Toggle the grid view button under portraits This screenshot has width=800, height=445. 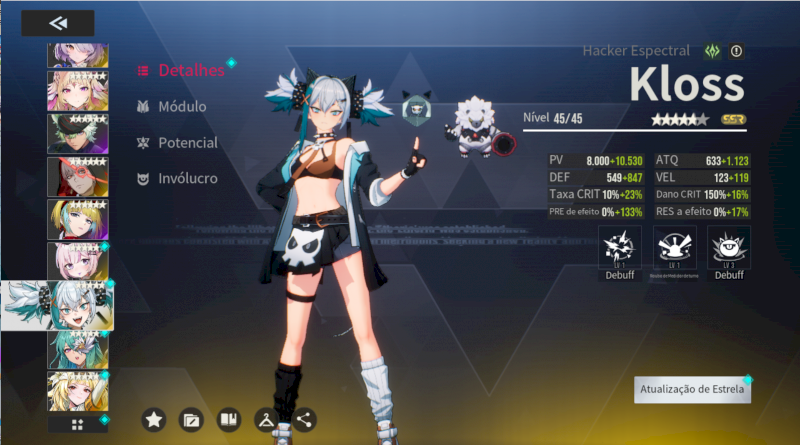(x=78, y=425)
